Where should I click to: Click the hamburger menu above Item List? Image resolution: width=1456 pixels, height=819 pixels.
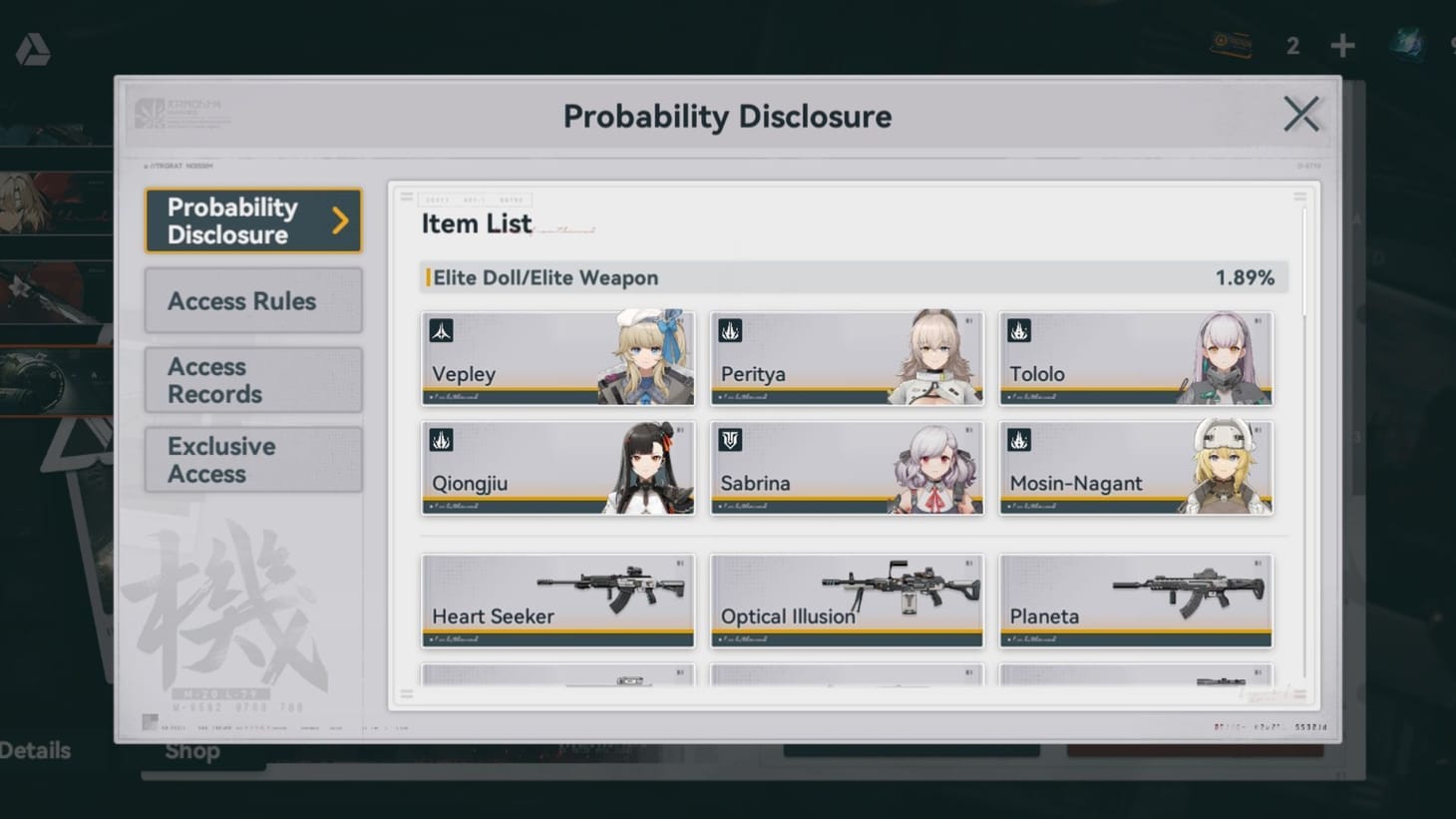(x=407, y=197)
